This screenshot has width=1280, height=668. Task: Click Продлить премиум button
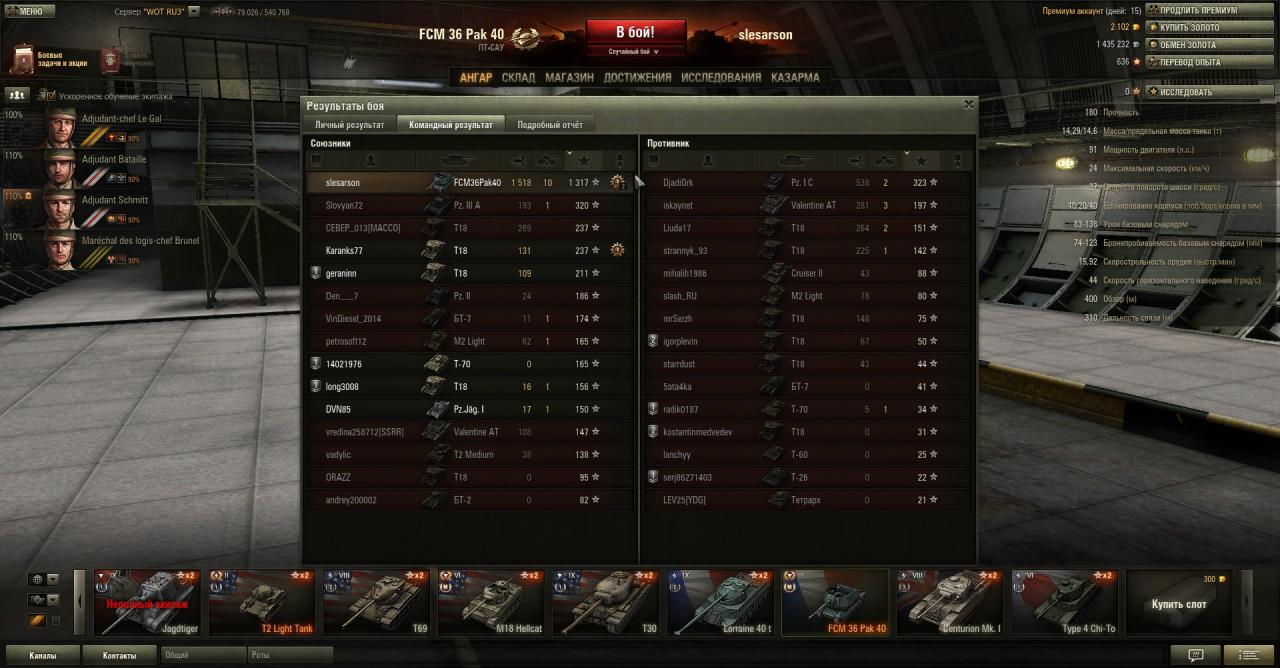point(1197,10)
